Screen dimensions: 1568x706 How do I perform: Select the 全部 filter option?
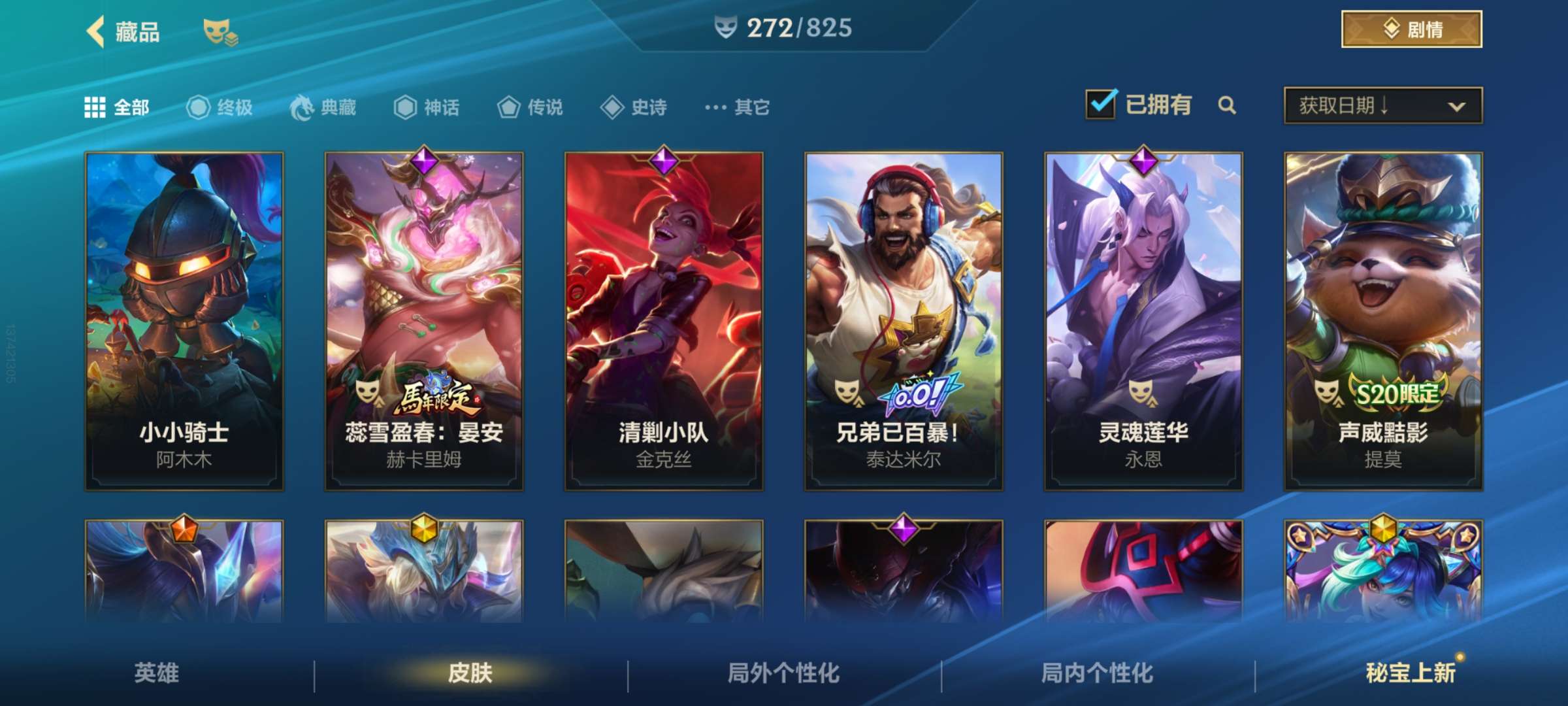[x=113, y=108]
